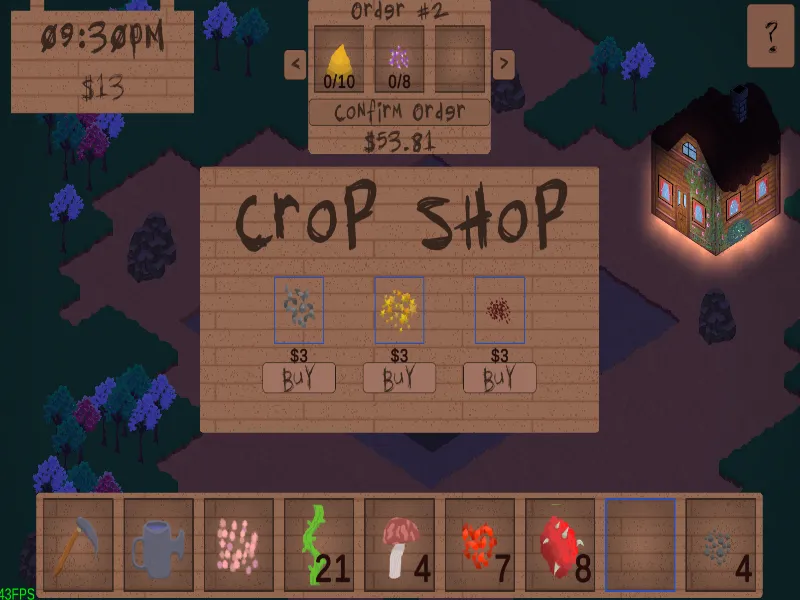Choose the mushroom hotbar slot

[399, 545]
